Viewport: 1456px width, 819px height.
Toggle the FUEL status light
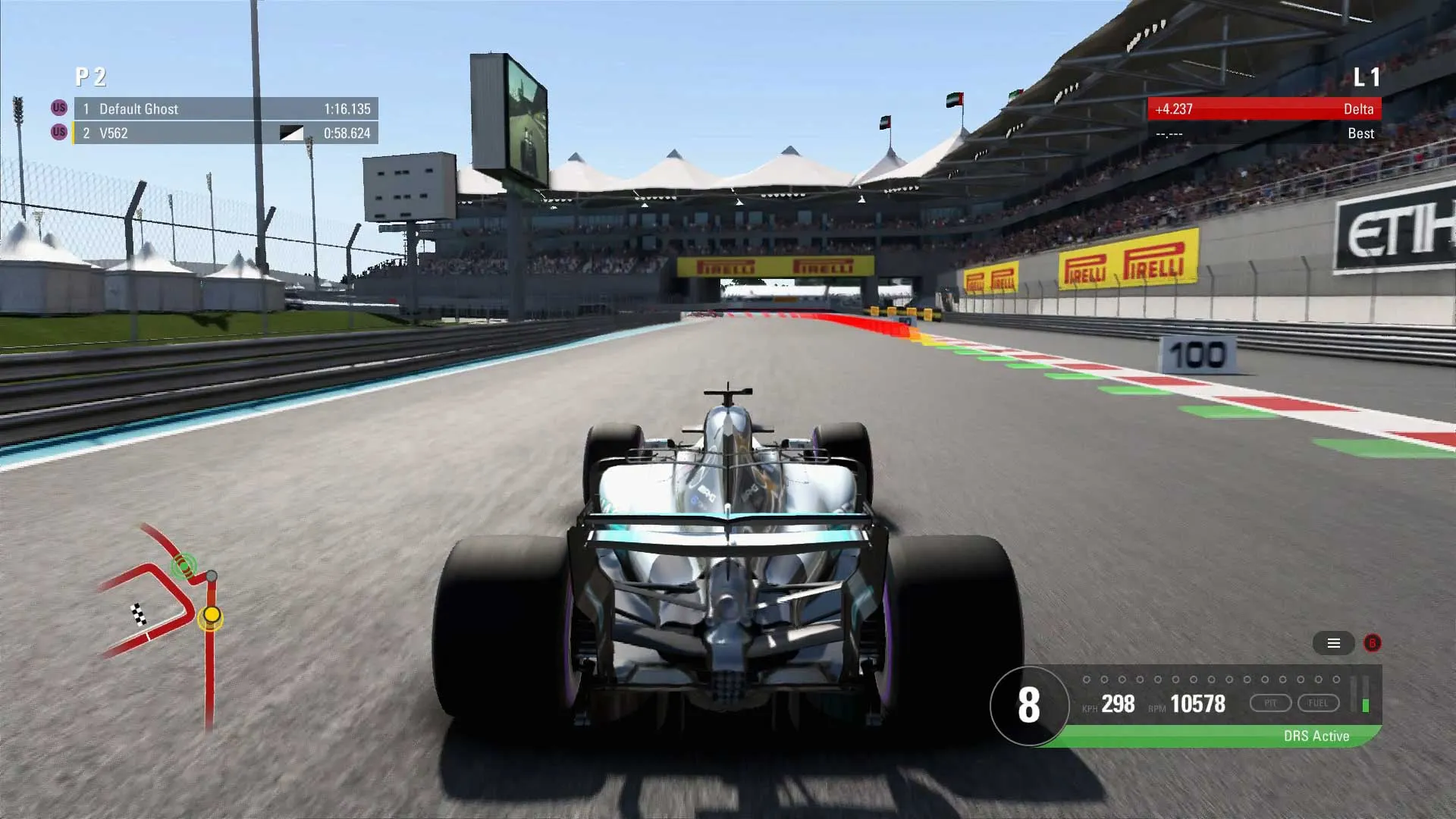point(1319,703)
